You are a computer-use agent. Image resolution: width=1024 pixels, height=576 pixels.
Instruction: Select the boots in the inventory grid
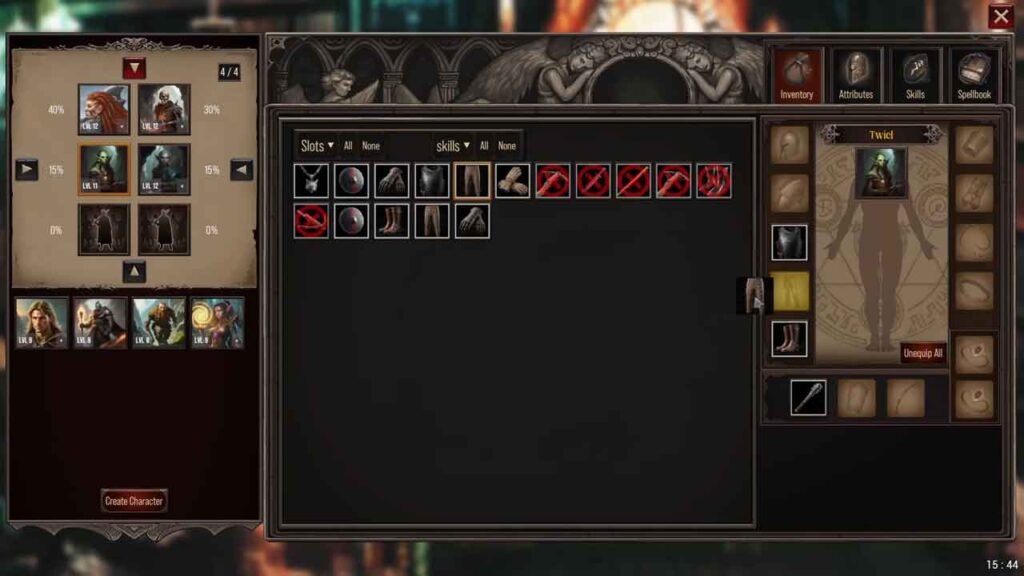click(x=392, y=221)
